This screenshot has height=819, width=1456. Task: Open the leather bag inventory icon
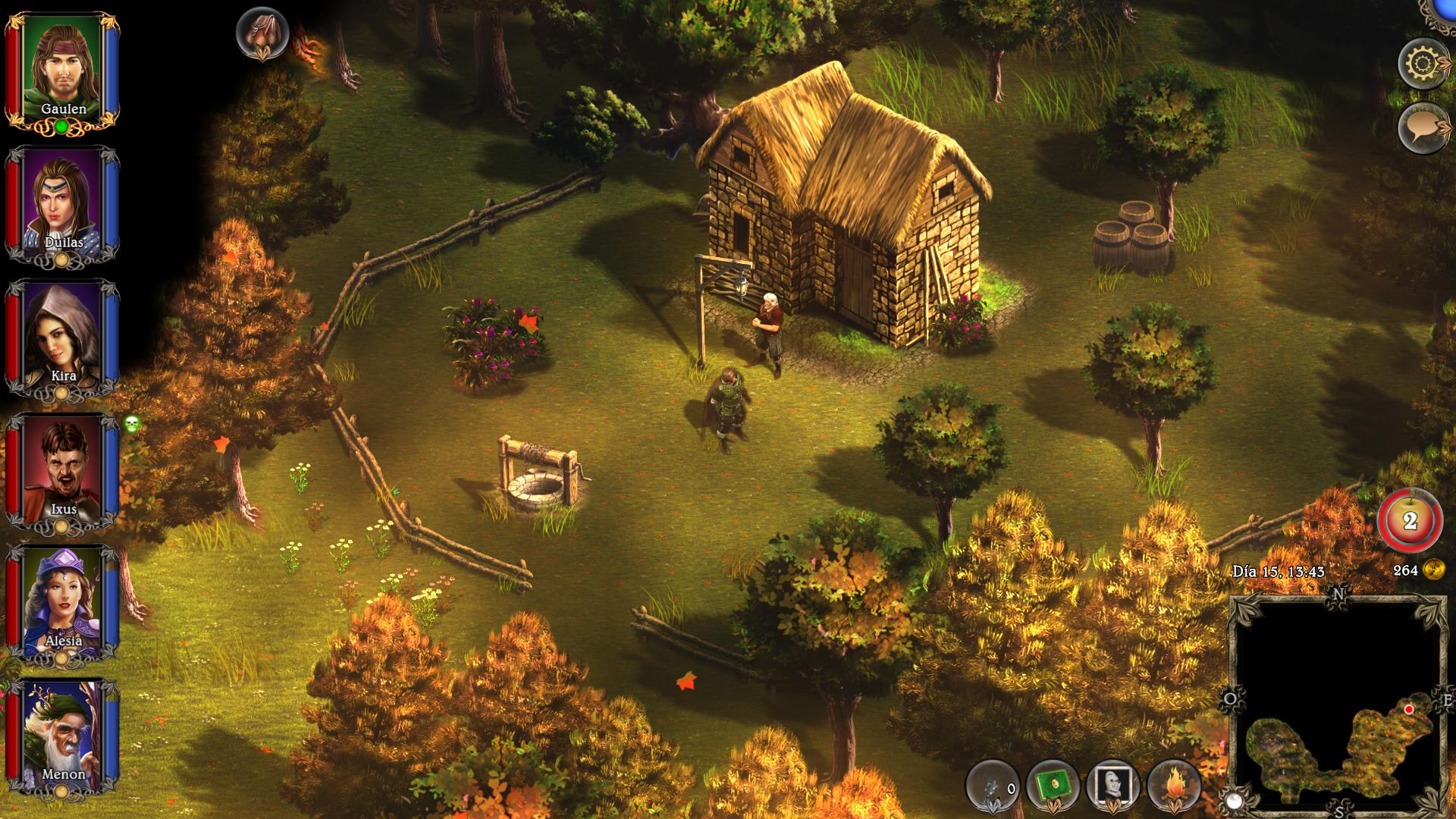point(262,33)
